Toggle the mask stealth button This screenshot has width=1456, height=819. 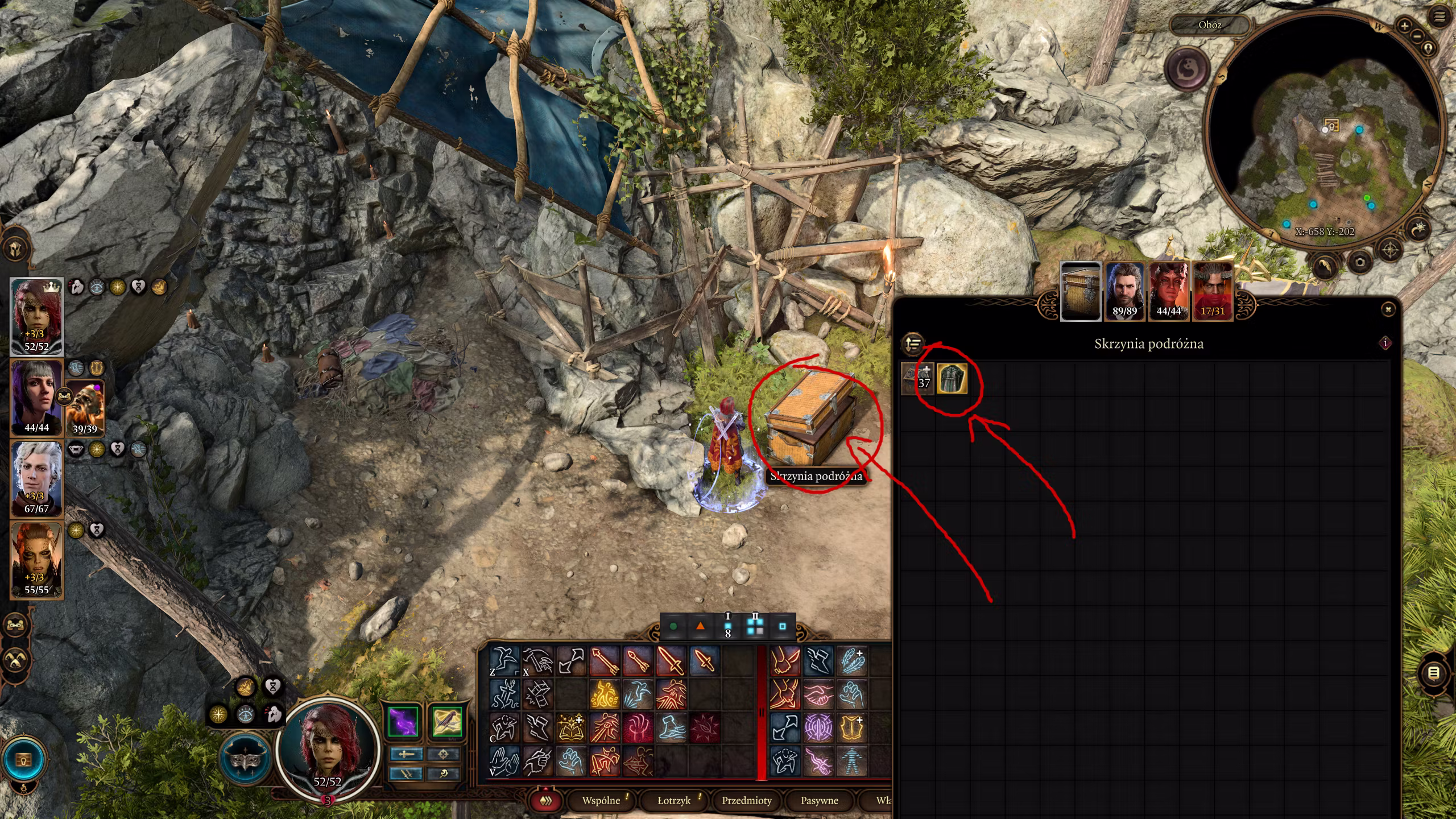click(246, 758)
